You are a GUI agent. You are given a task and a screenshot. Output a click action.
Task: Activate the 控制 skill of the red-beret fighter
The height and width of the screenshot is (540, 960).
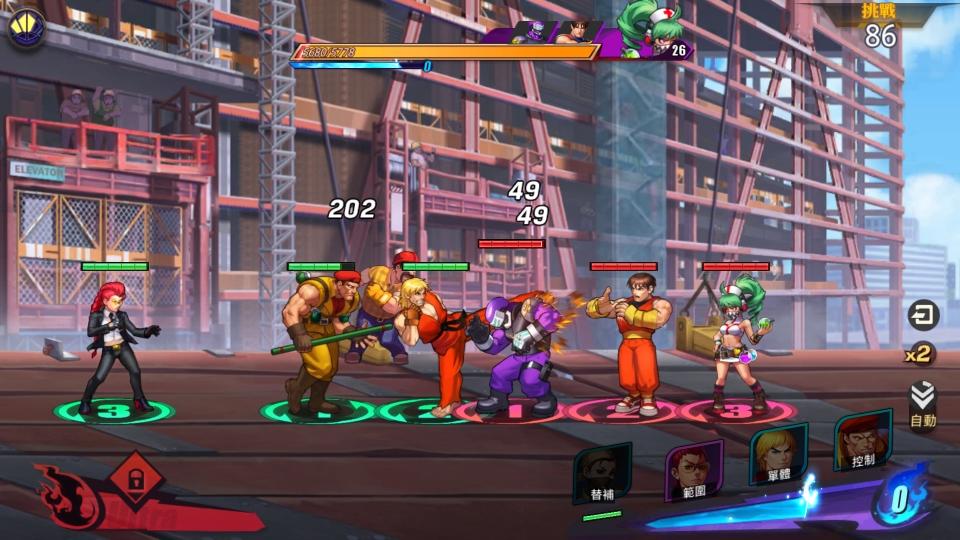861,441
